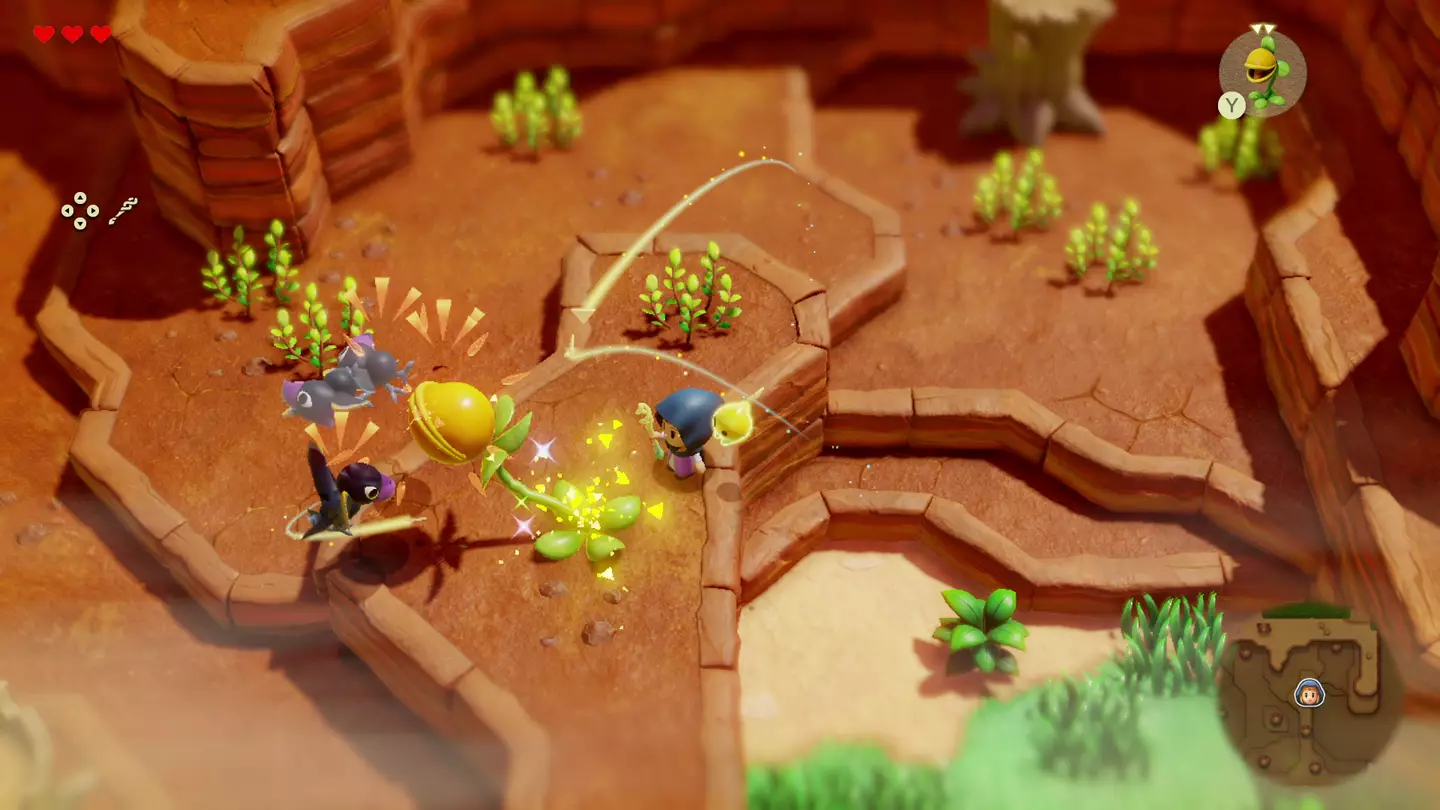Click the Y label on the item slot
The width and height of the screenshot is (1440, 810).
(x=1232, y=103)
